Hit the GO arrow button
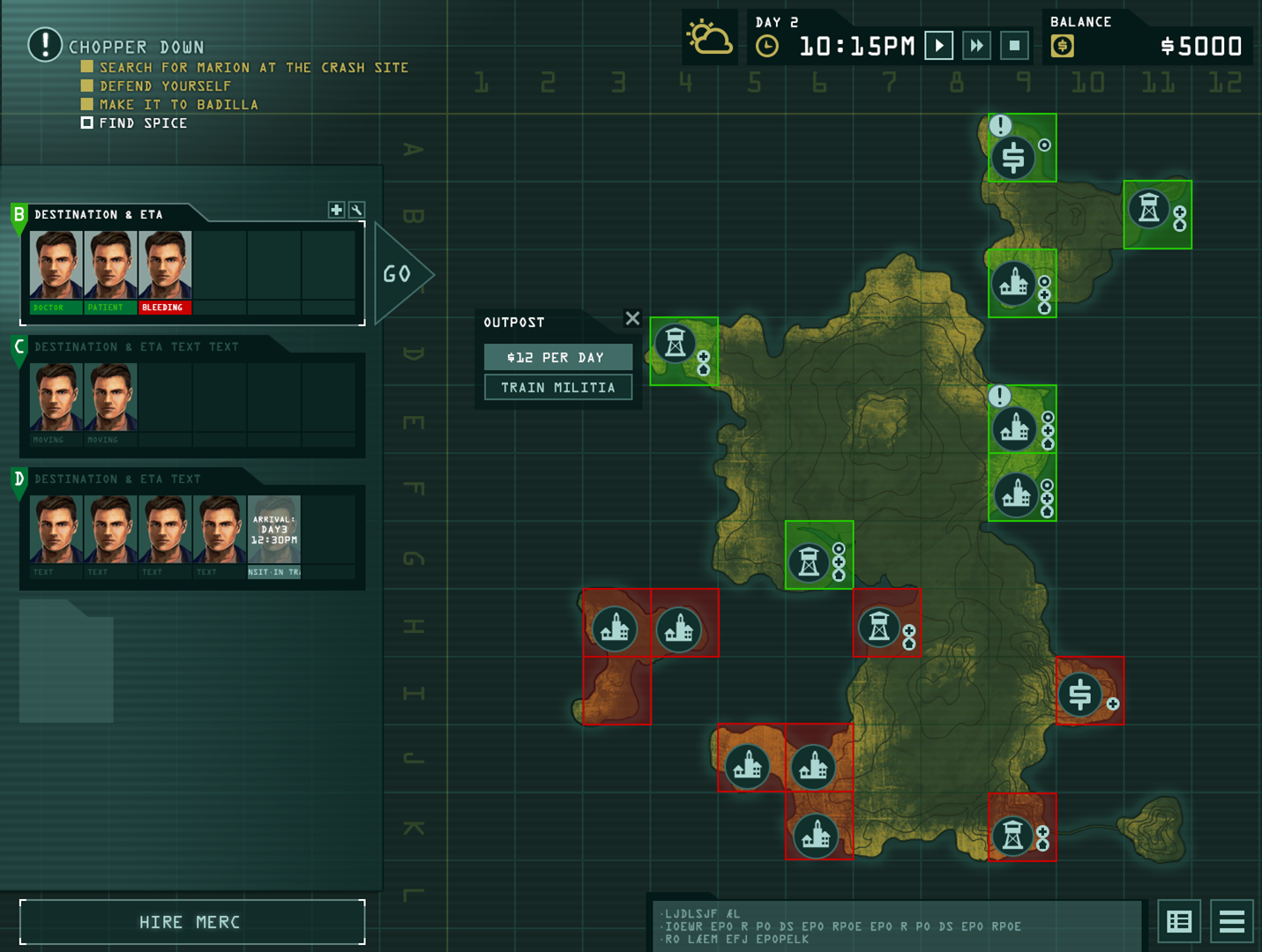 [x=401, y=274]
